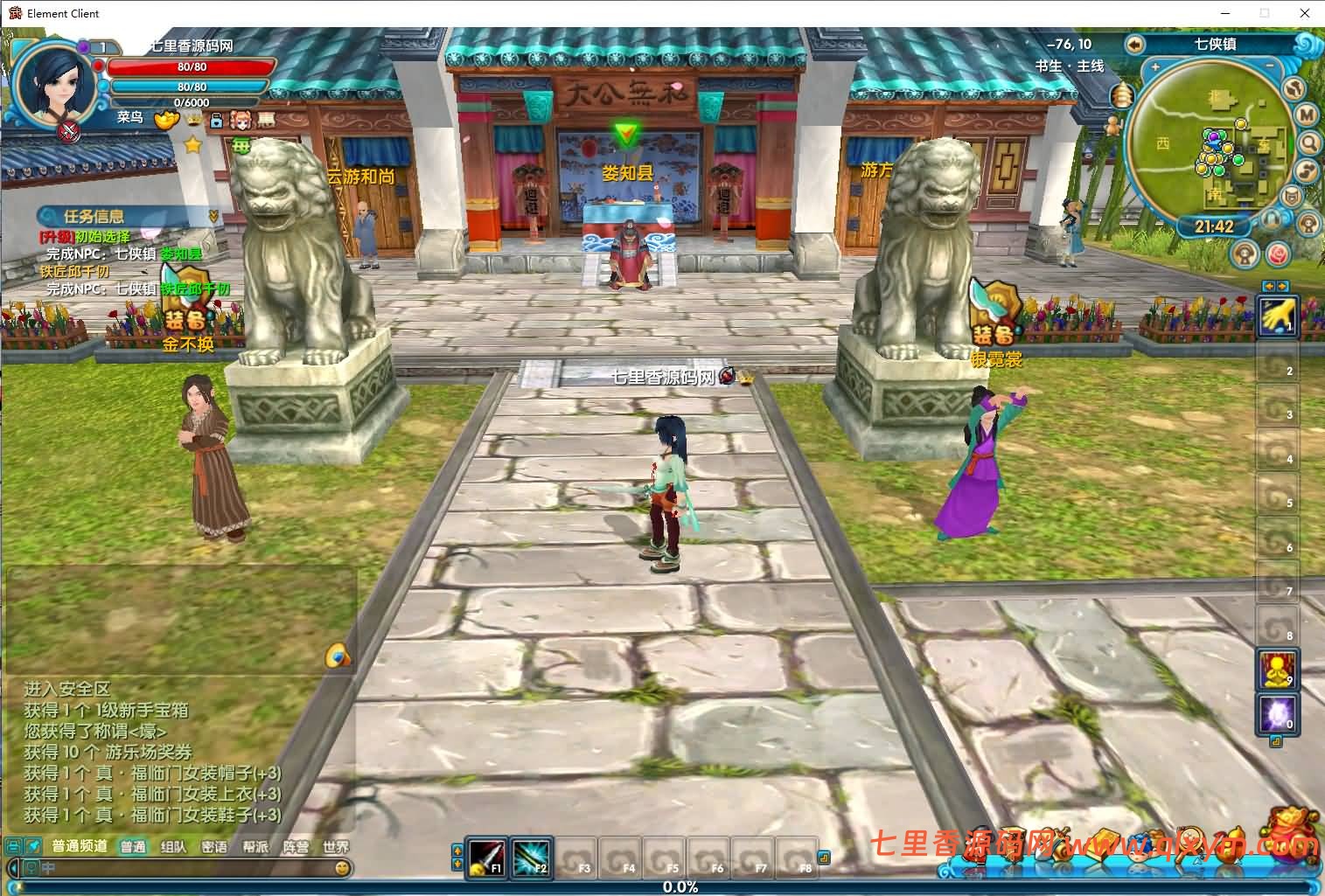Toggle the 普通 channel filter in the chat bar
Viewport: 1325px width, 896px height.
pos(133,846)
